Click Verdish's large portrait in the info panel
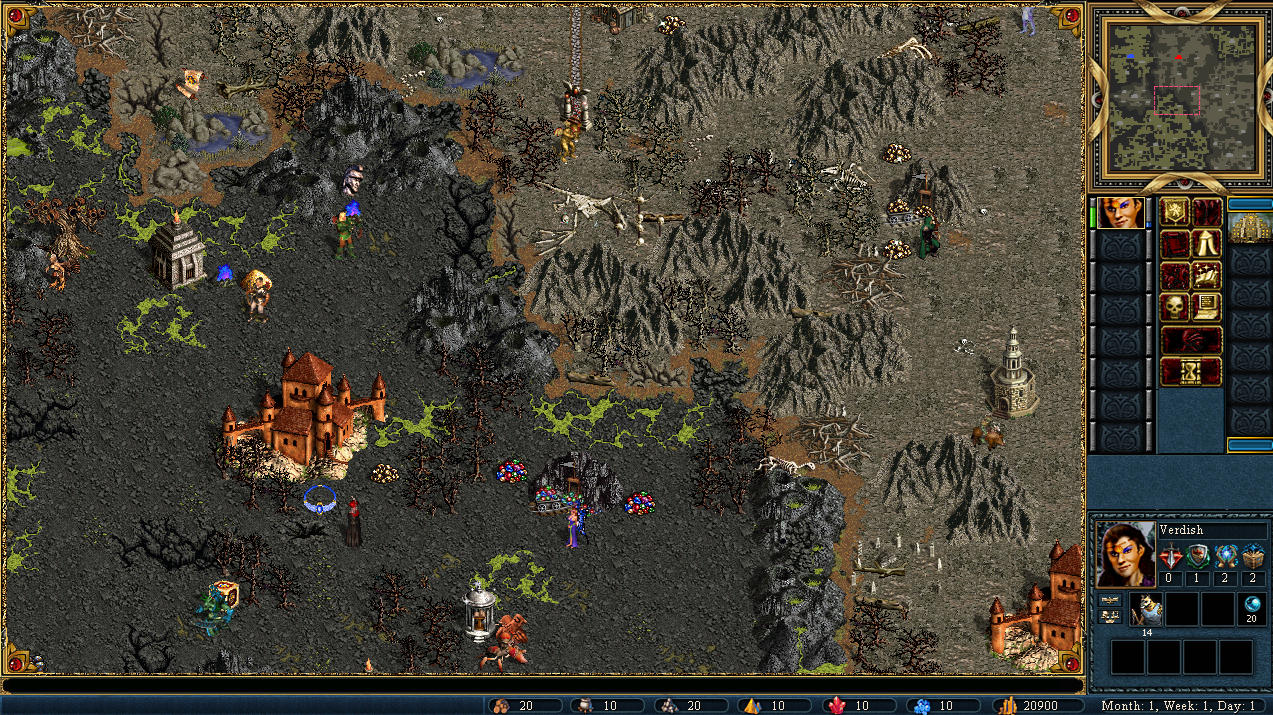 click(1125, 554)
